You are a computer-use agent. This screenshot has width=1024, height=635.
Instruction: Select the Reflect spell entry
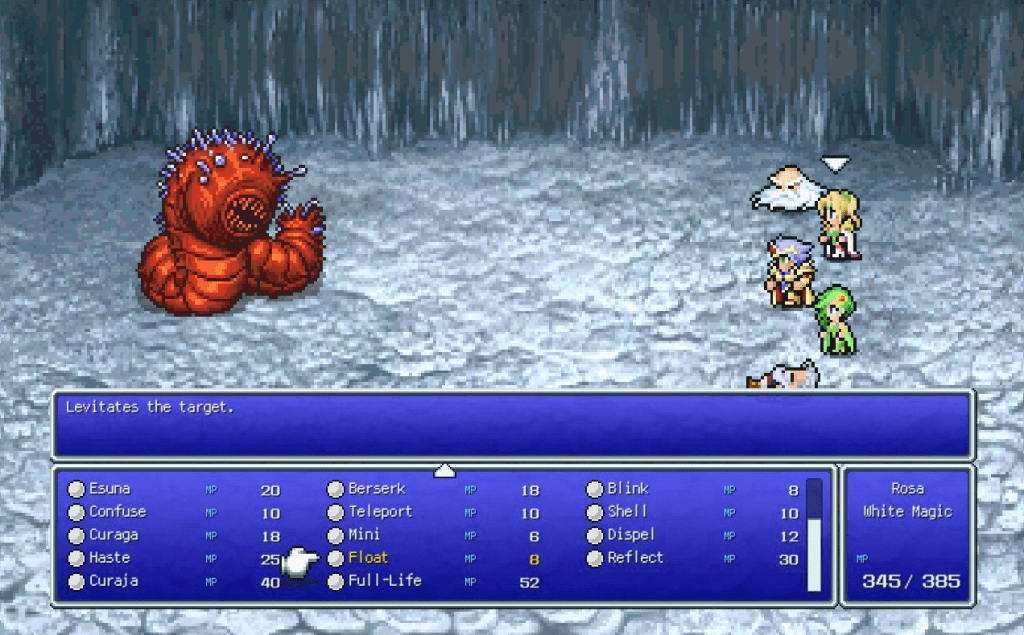(635, 558)
